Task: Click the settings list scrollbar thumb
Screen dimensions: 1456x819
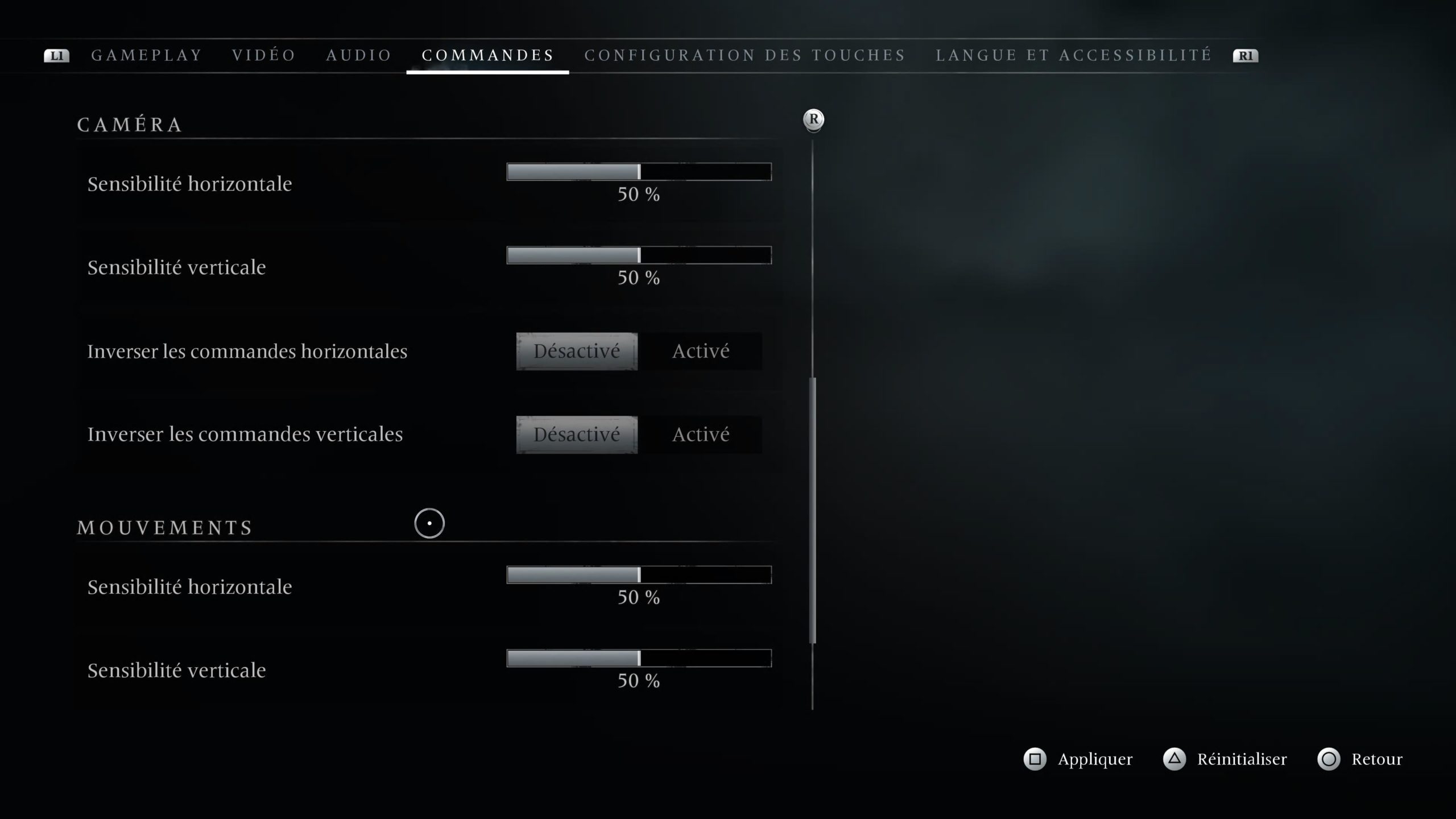Action: (x=813, y=510)
